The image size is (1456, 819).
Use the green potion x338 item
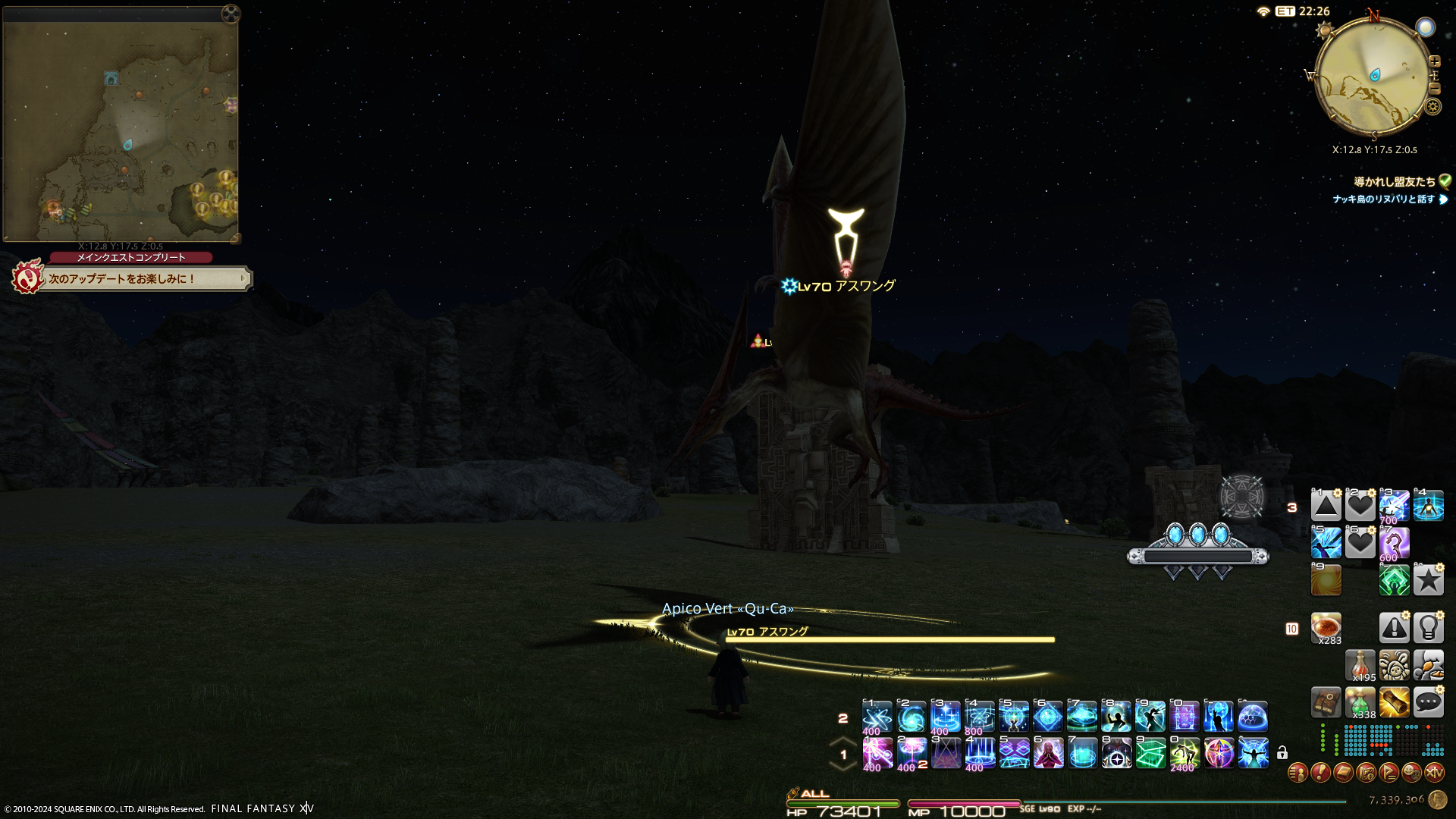[x=1360, y=703]
